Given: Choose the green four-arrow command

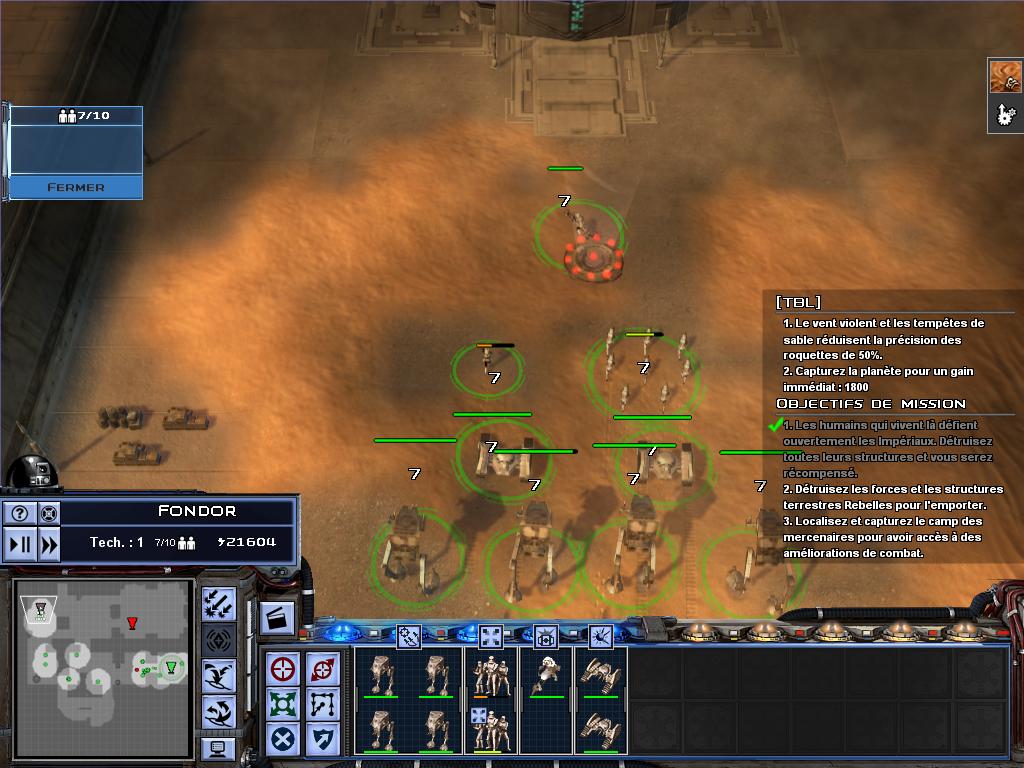Looking at the screenshot, I should (x=284, y=704).
